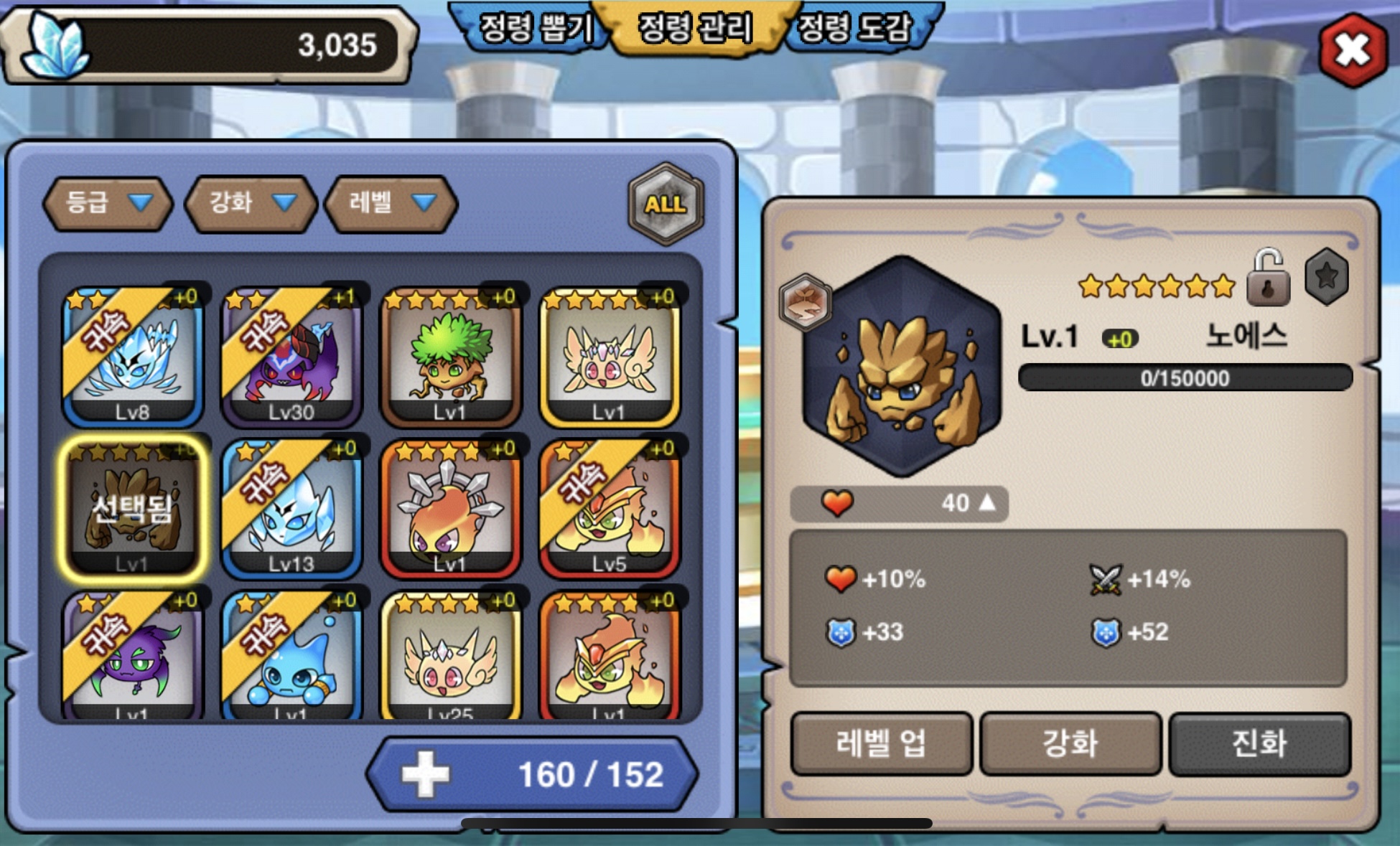
Task: Select the Lv30 purple spider spirit
Action: coord(291,357)
